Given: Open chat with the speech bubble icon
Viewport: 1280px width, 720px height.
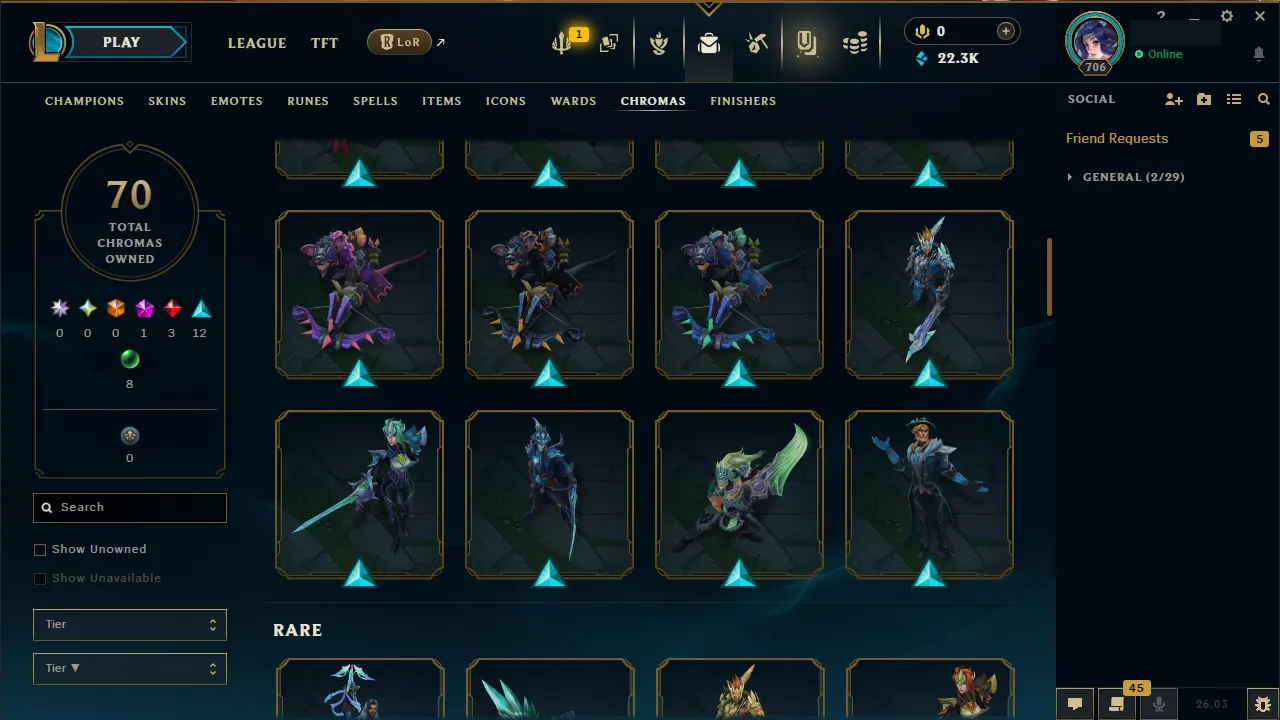Looking at the screenshot, I should click(x=1074, y=704).
